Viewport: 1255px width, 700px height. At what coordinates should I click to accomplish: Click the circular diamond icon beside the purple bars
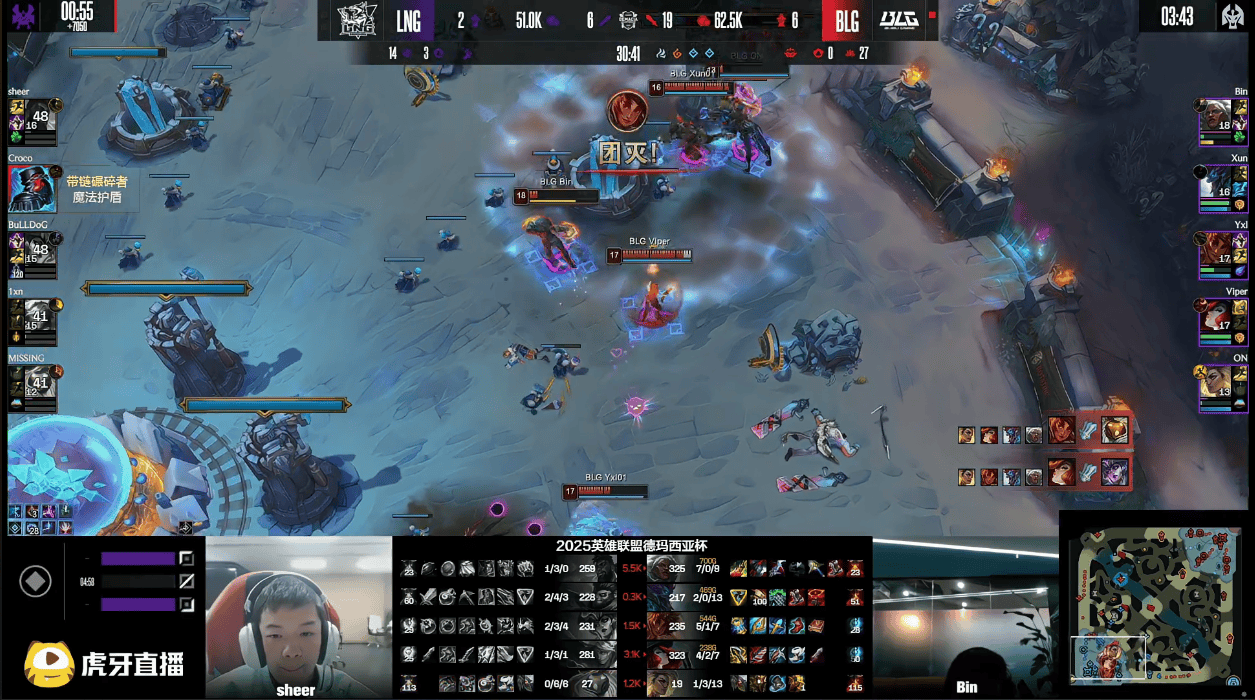(35, 581)
